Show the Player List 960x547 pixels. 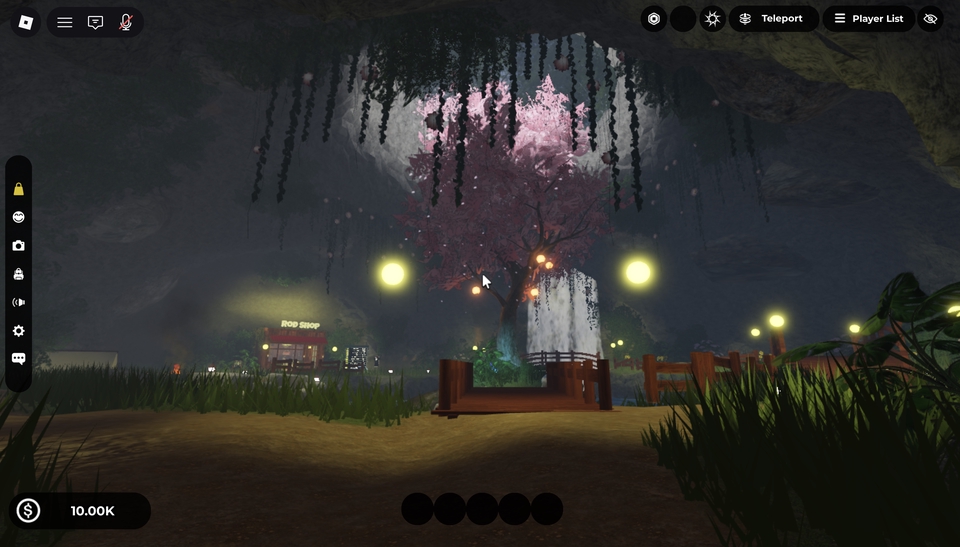coord(868,19)
